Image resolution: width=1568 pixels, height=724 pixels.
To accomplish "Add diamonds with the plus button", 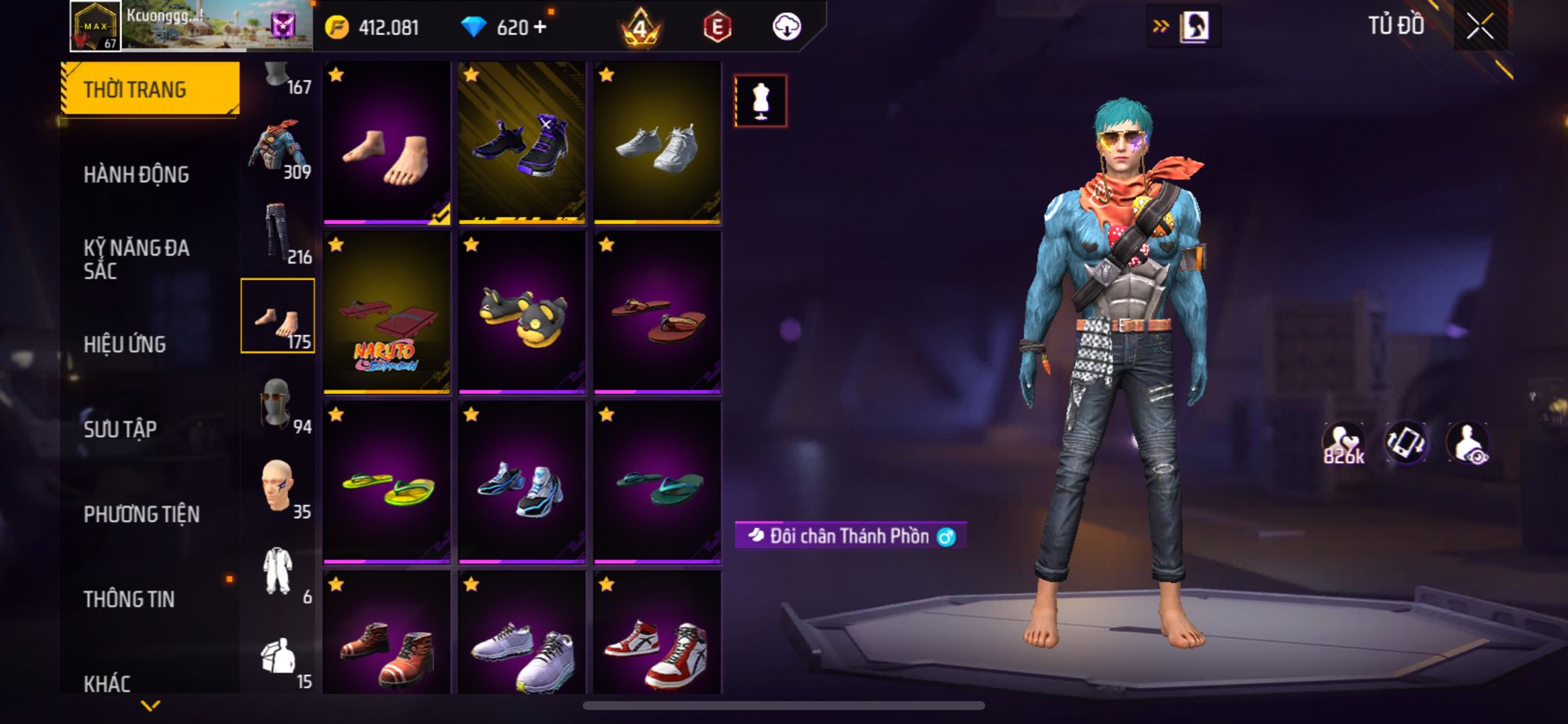I will point(541,27).
